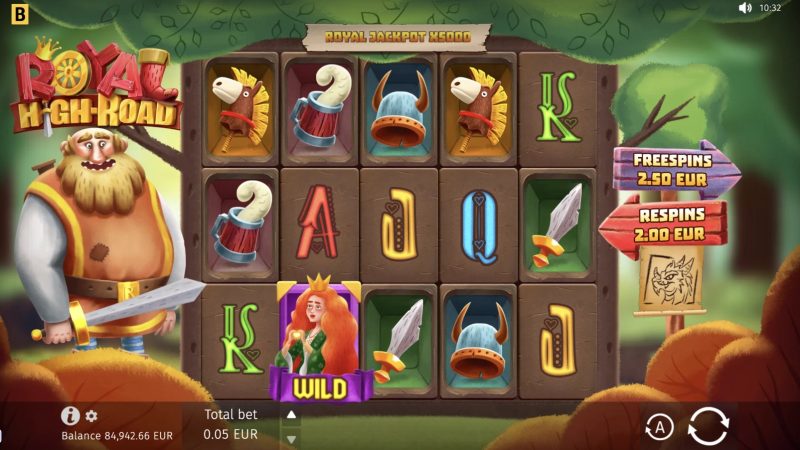Spin the reels with the circular arrows button

[x=708, y=427]
